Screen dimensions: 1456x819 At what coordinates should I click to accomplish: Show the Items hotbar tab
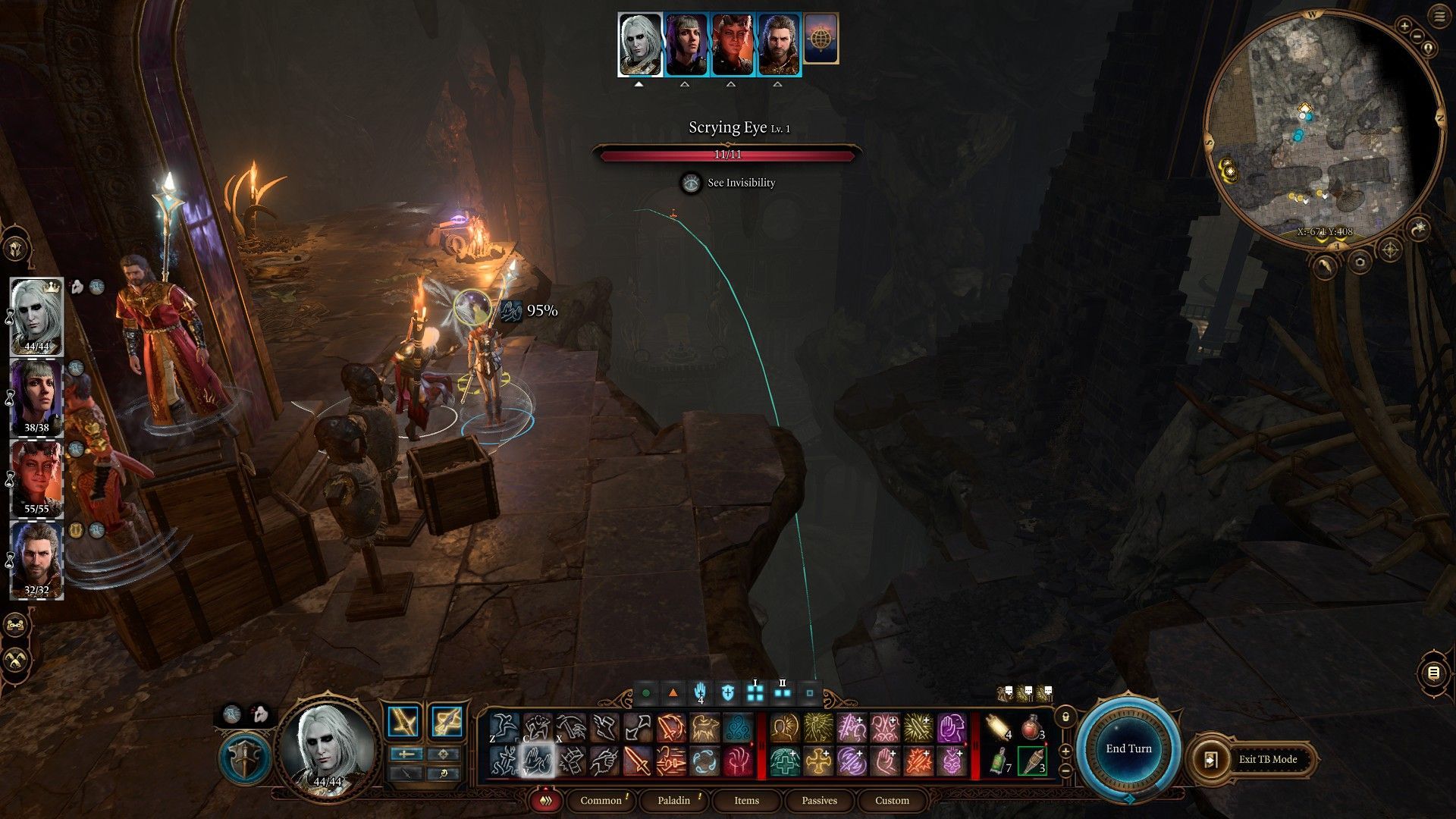pyautogui.click(x=746, y=800)
